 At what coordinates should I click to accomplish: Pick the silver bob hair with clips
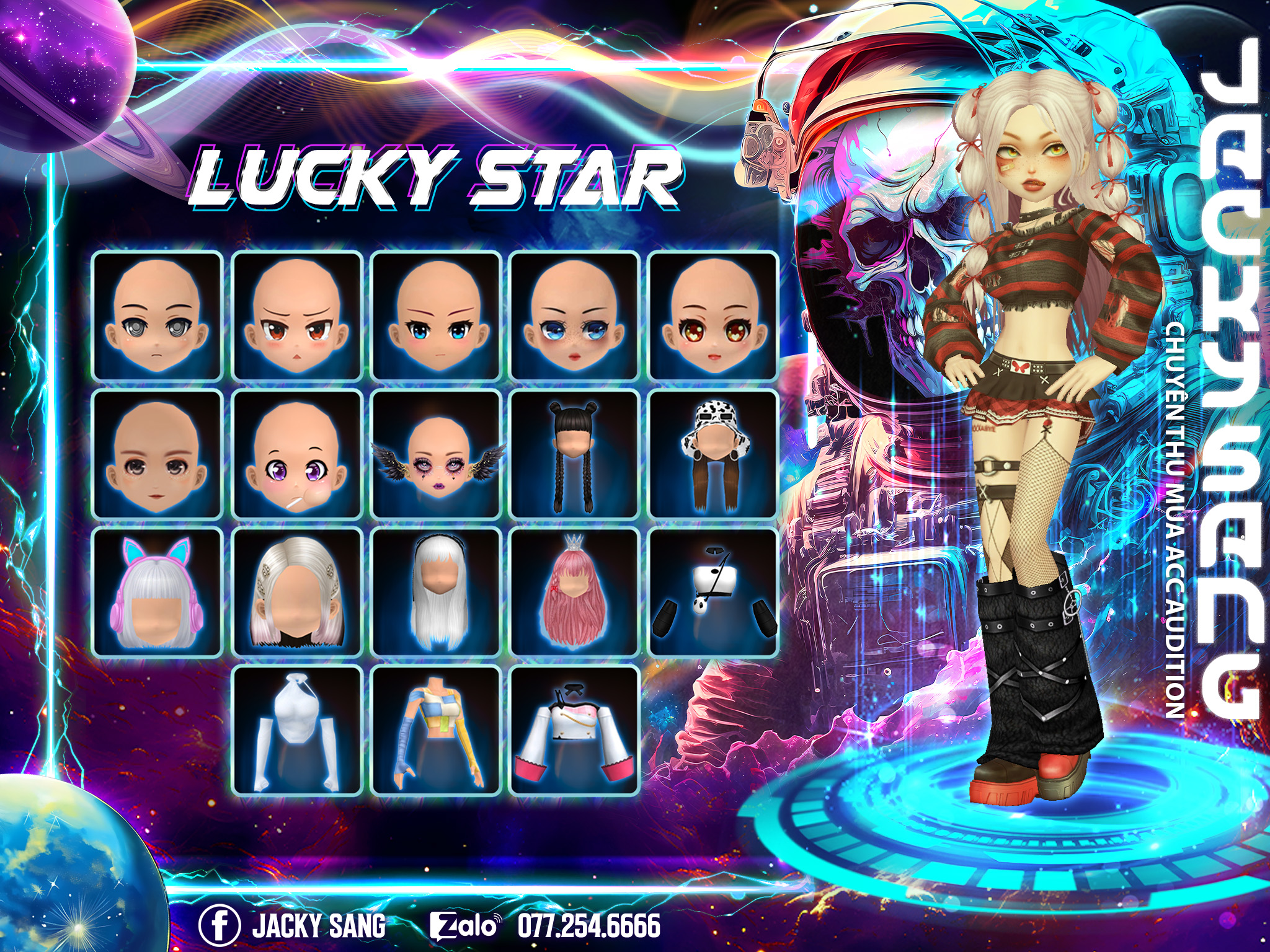pyautogui.click(x=297, y=592)
